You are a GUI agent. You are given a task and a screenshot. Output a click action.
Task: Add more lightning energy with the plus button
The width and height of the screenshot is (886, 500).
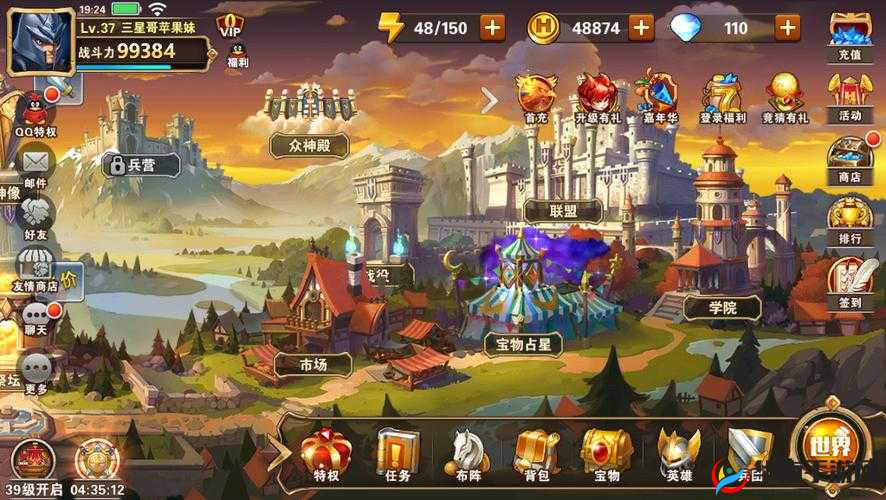(492, 27)
